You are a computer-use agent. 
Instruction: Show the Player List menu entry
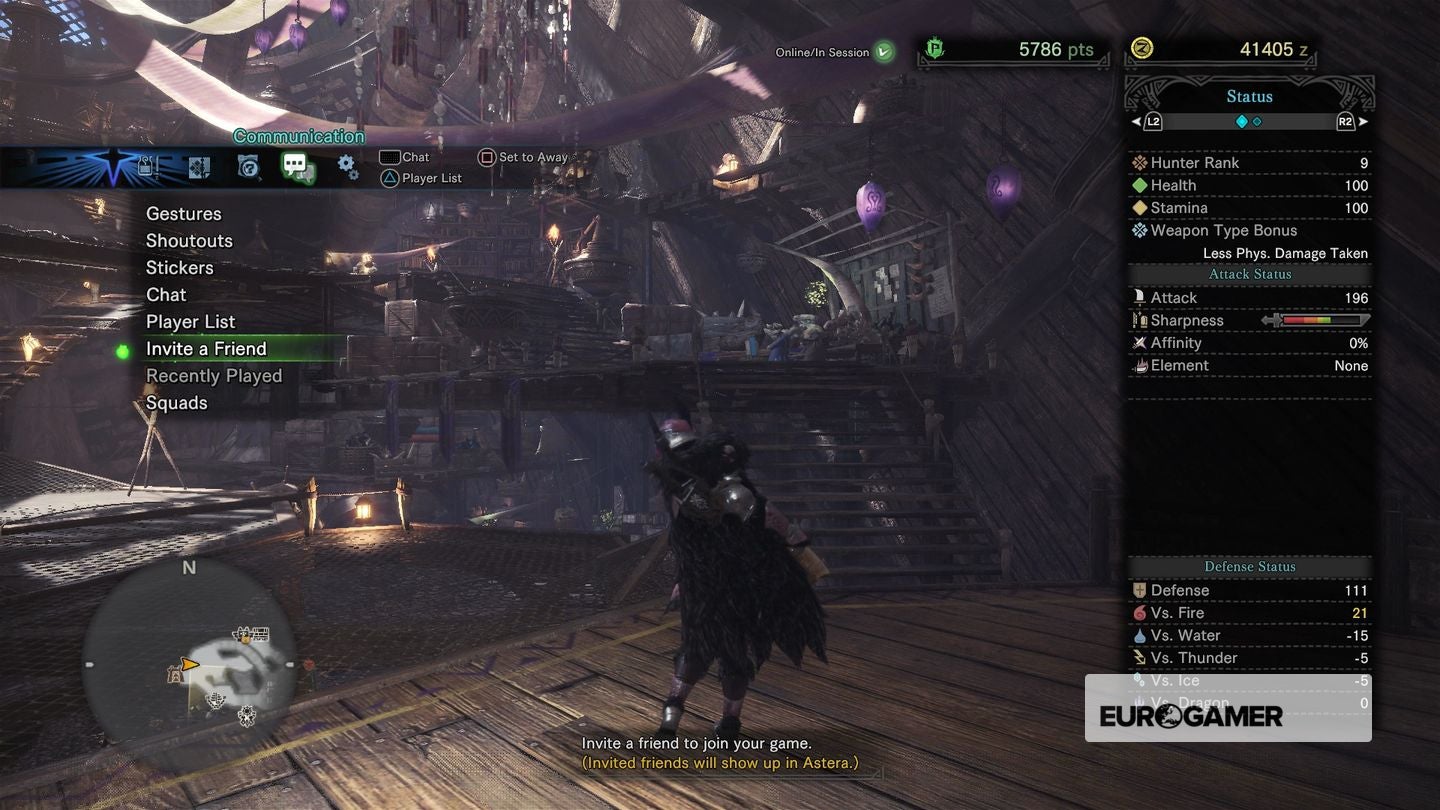[x=191, y=322]
